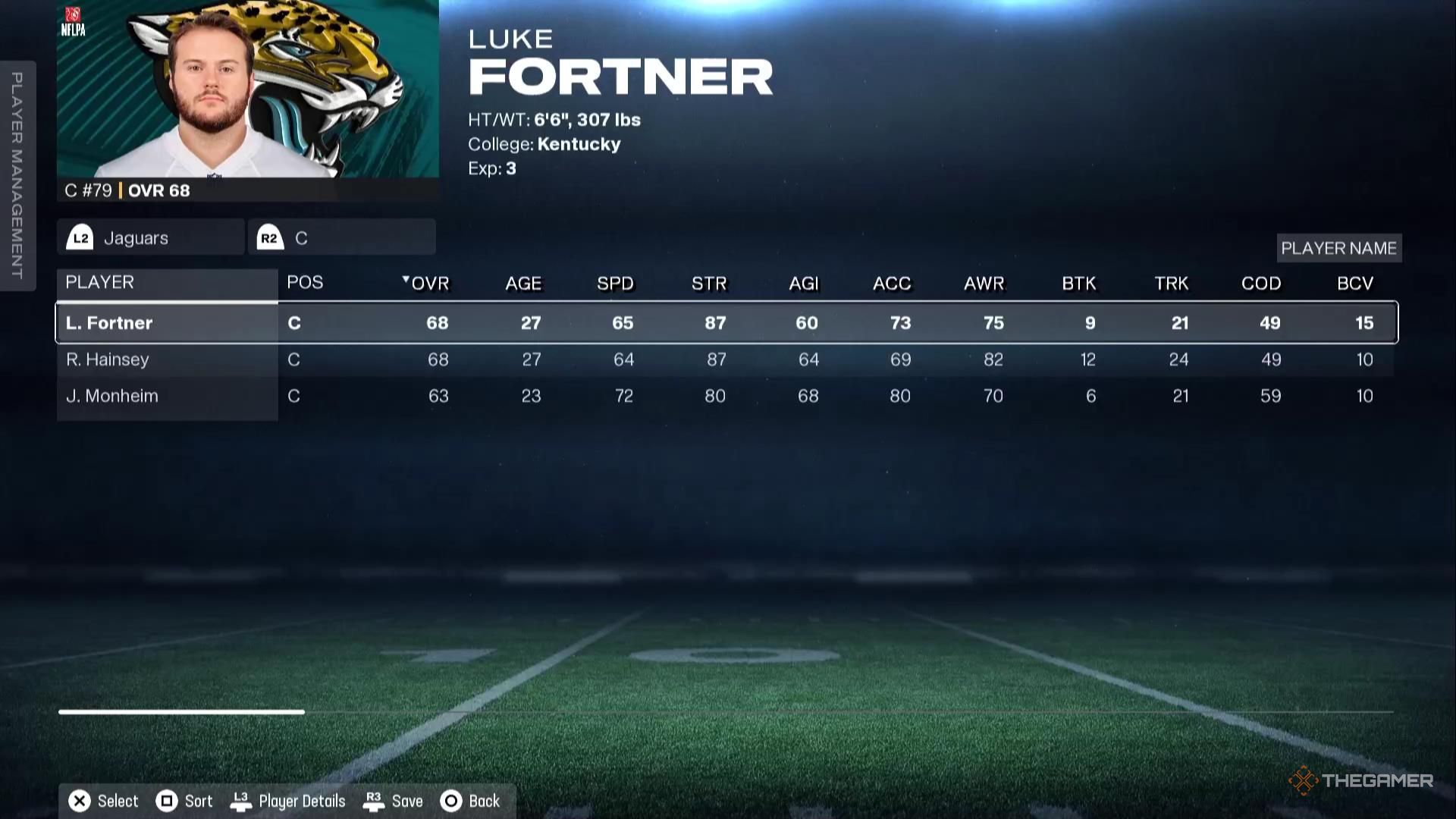This screenshot has height=819, width=1456.
Task: Toggle descending sort on the OVR column
Action: pyautogui.click(x=429, y=283)
